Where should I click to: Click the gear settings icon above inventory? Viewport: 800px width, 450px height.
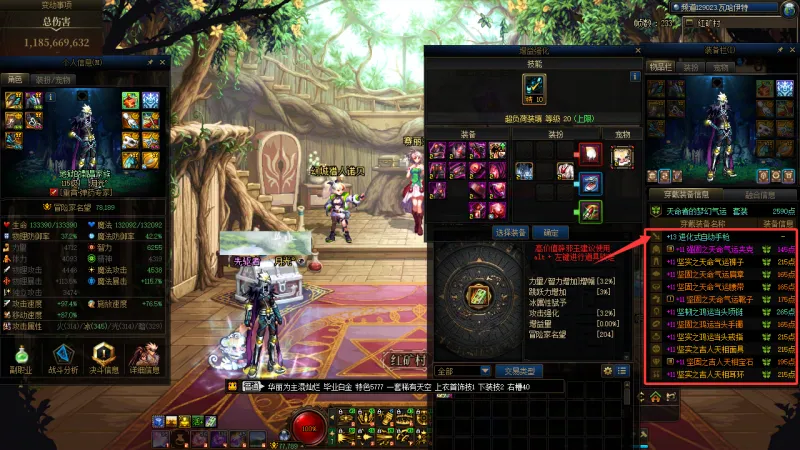pos(607,370)
